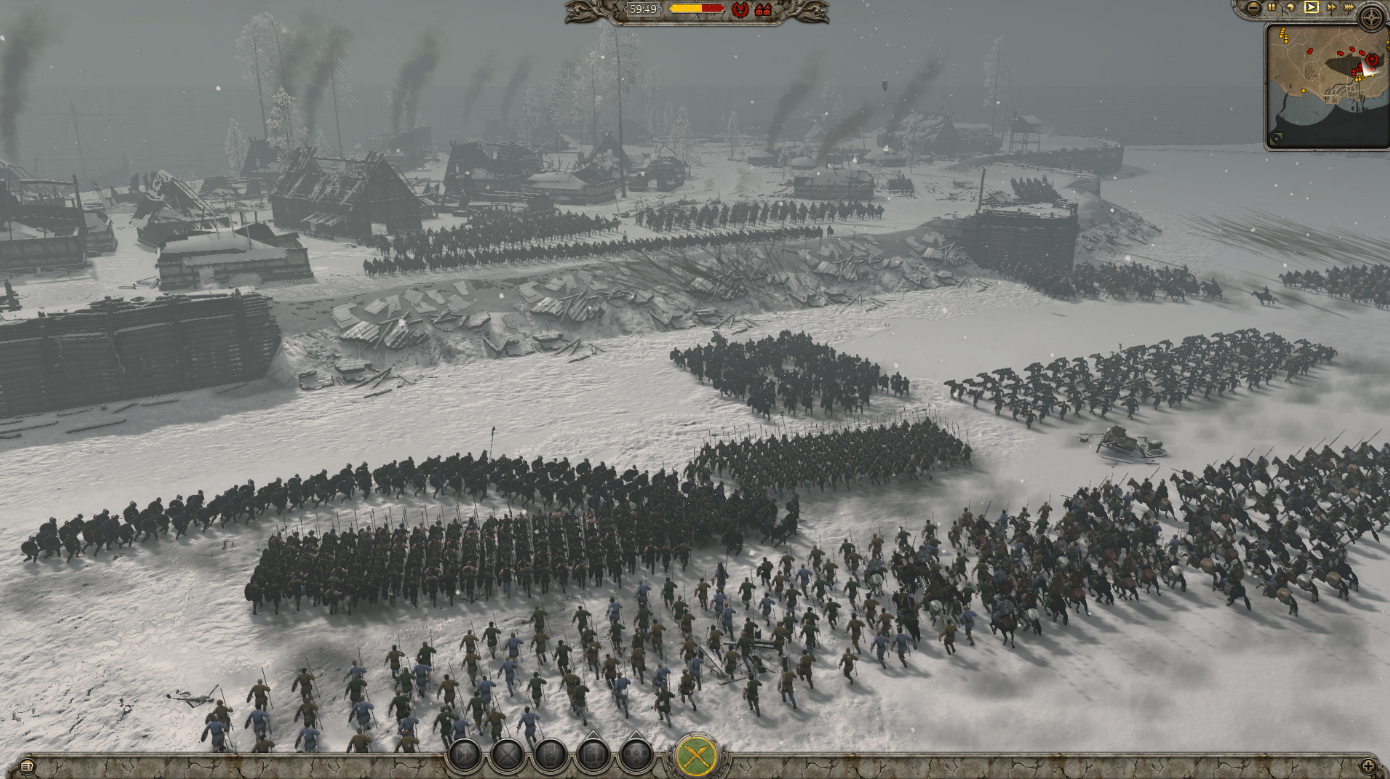Viewport: 1390px width, 779px height.
Task: Select the withdraw units order icon
Action: pos(593,755)
